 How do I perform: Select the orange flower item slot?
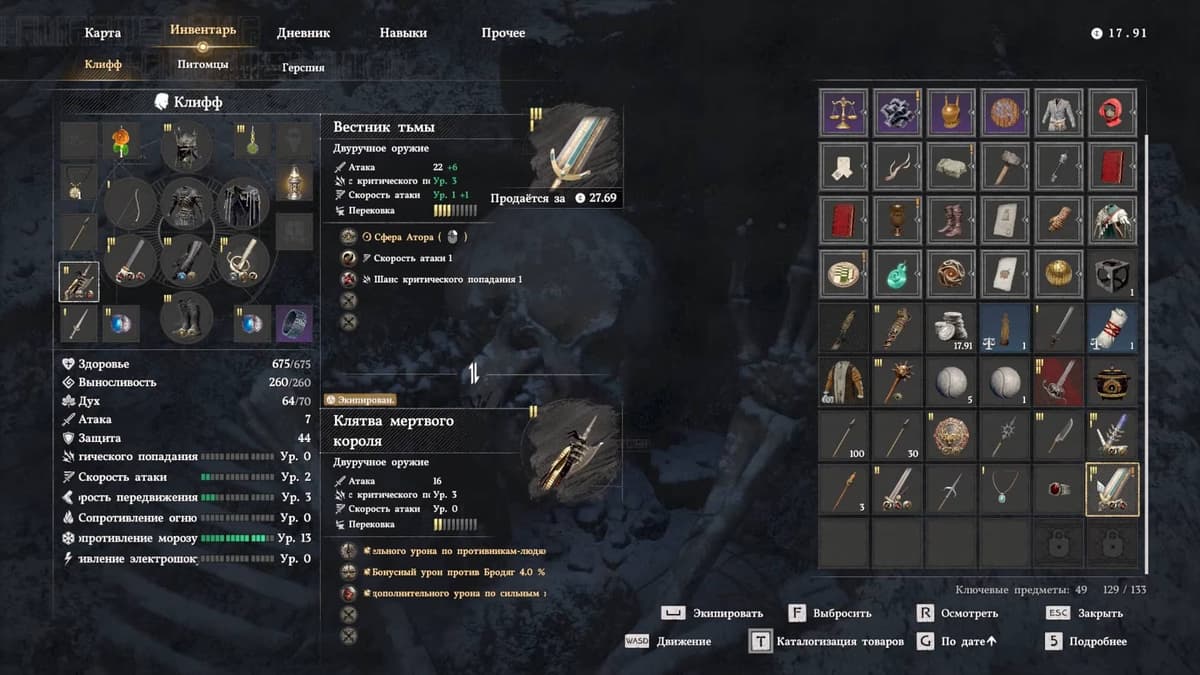[x=123, y=142]
